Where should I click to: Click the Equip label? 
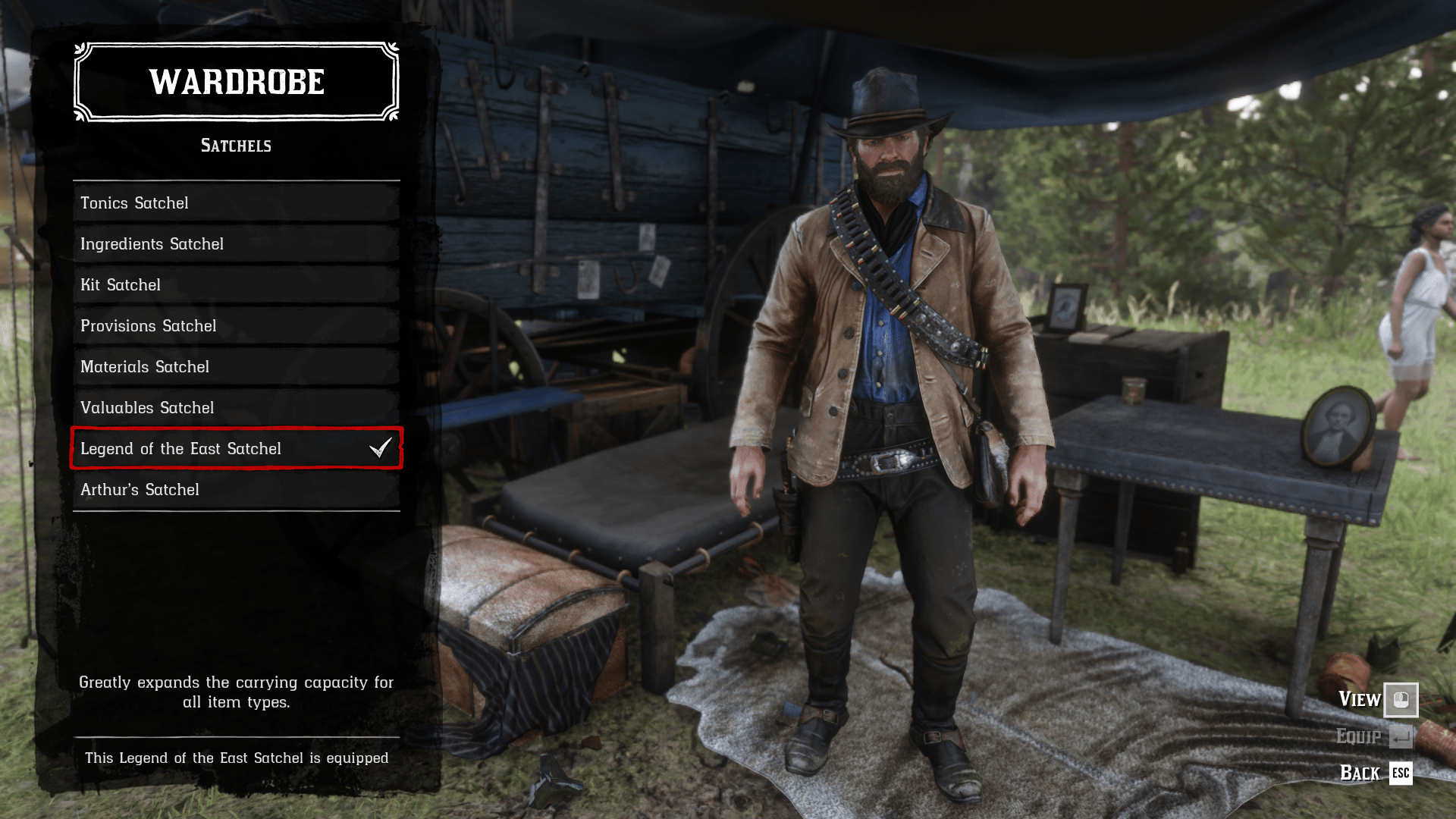point(1360,736)
